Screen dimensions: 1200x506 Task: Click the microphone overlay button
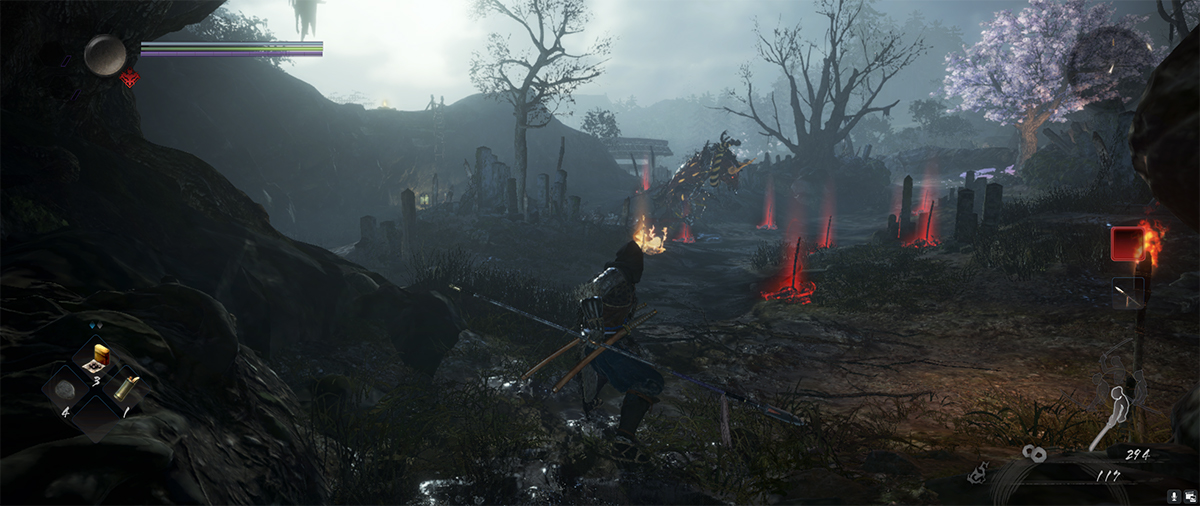click(1173, 495)
